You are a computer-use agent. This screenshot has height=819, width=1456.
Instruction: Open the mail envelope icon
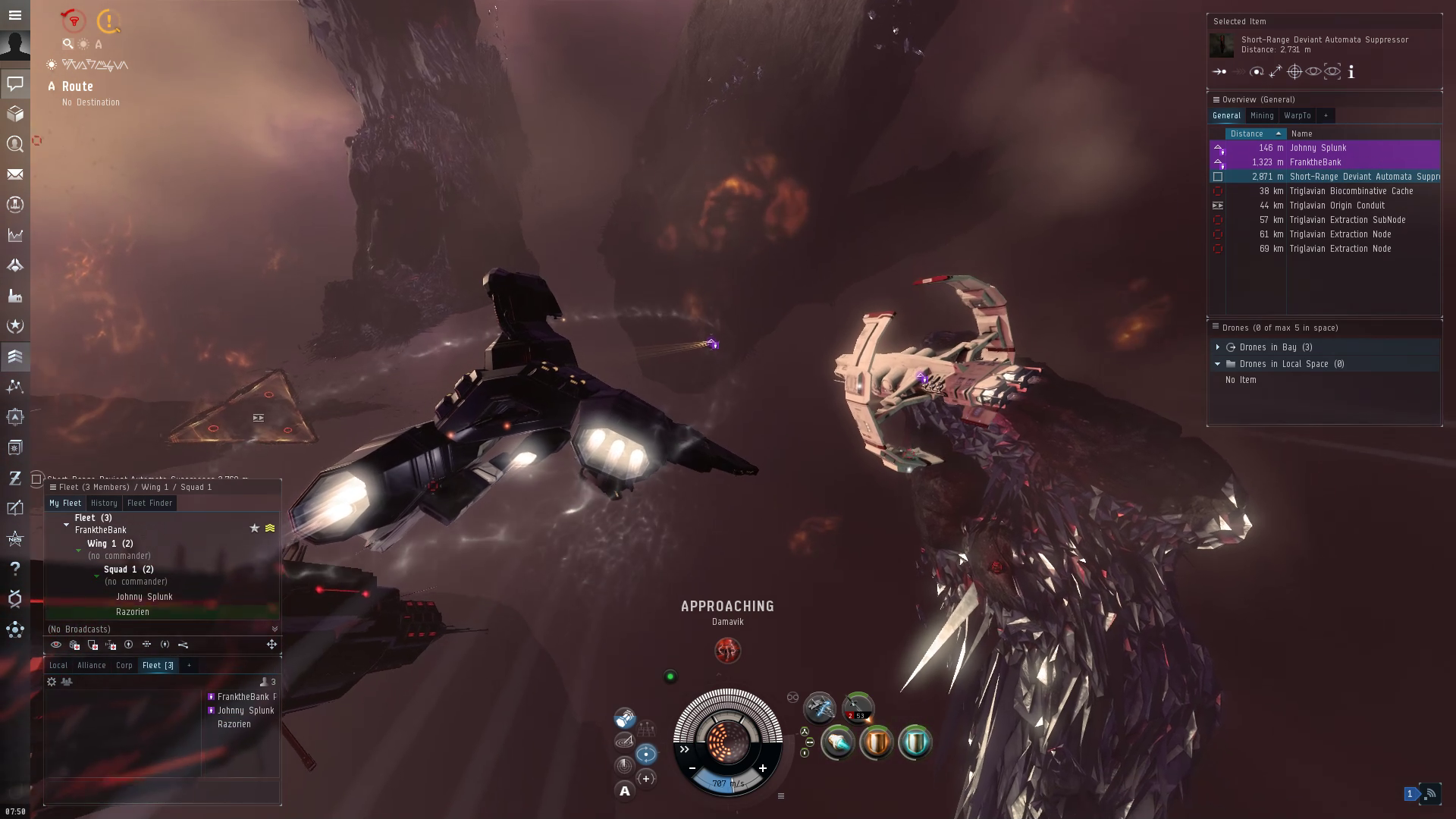point(15,174)
